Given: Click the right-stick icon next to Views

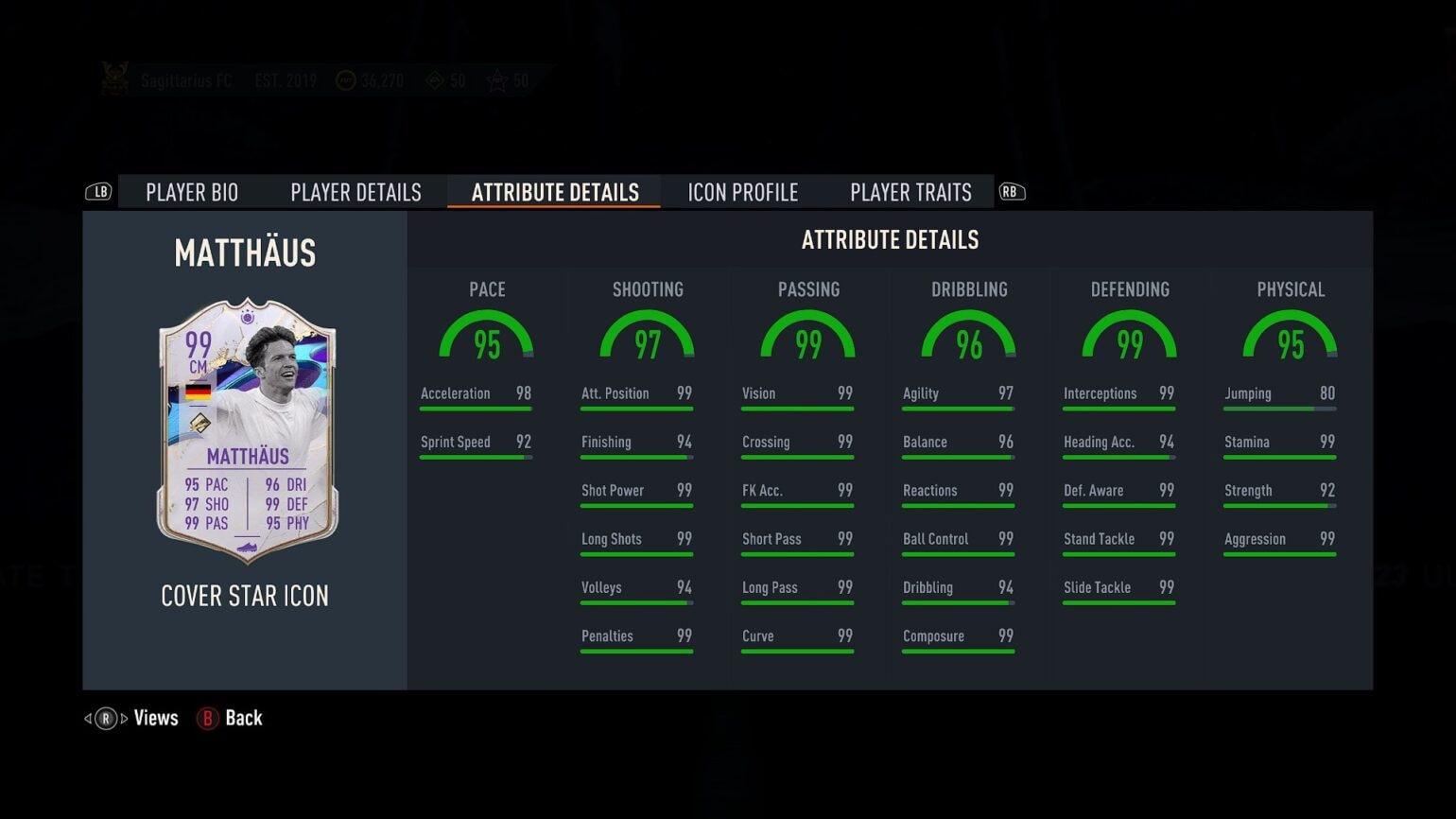Looking at the screenshot, I should pos(104,718).
